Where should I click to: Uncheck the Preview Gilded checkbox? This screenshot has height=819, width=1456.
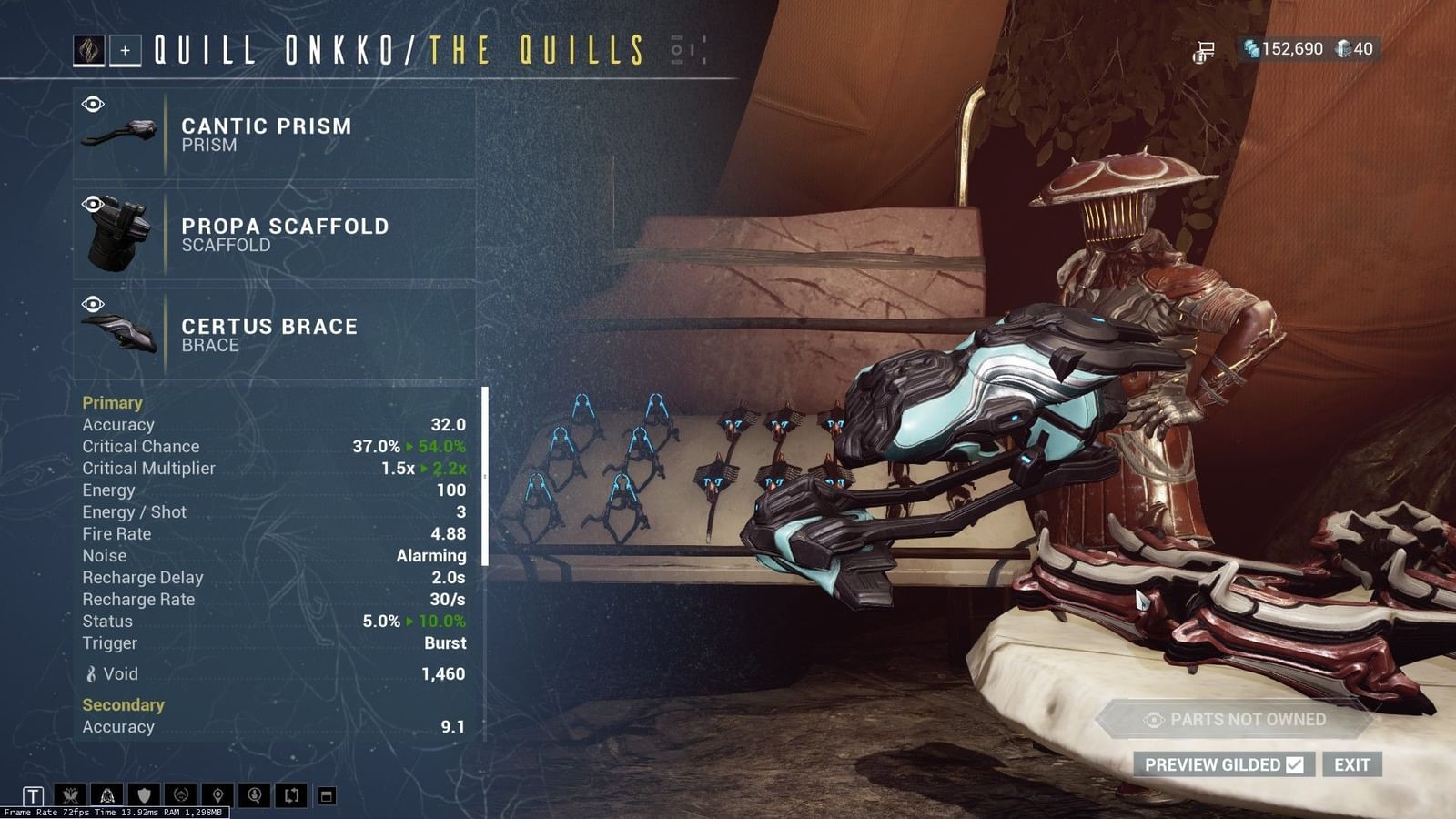(x=1296, y=764)
